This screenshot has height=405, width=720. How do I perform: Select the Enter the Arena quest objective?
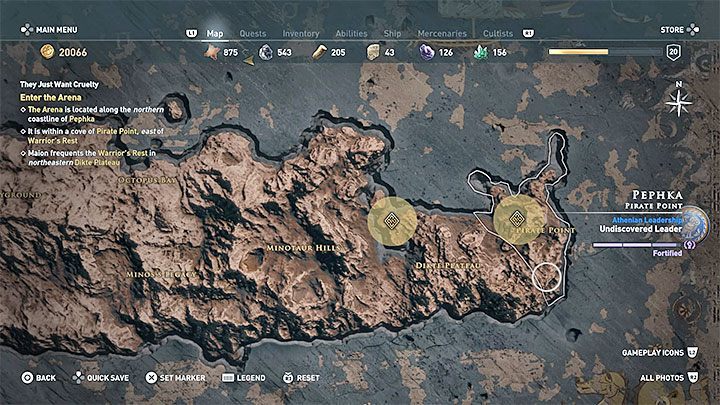(50, 96)
